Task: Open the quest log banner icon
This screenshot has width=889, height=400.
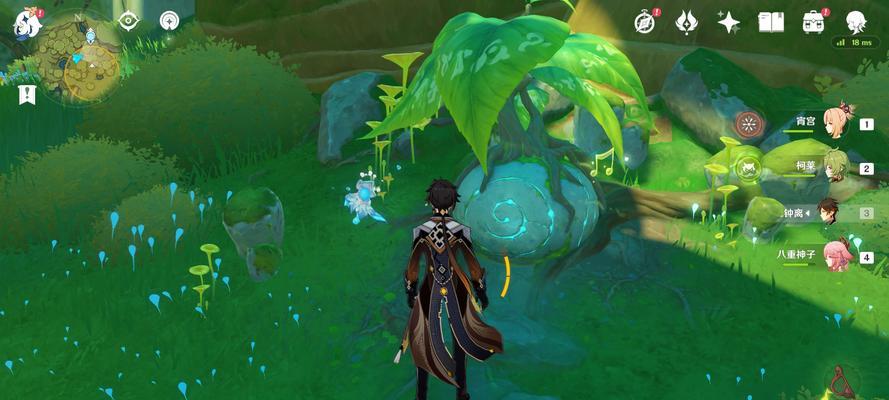Action: point(26,95)
